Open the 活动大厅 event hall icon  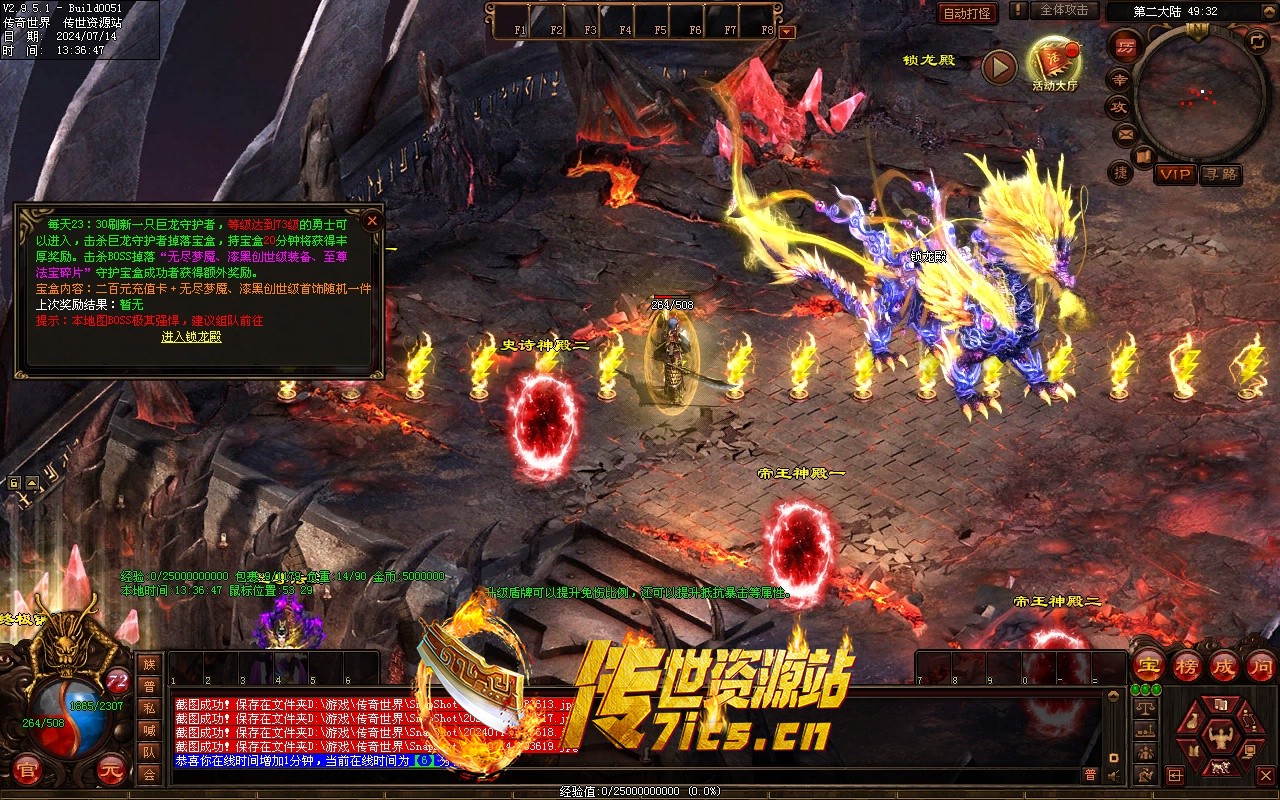coord(1054,64)
